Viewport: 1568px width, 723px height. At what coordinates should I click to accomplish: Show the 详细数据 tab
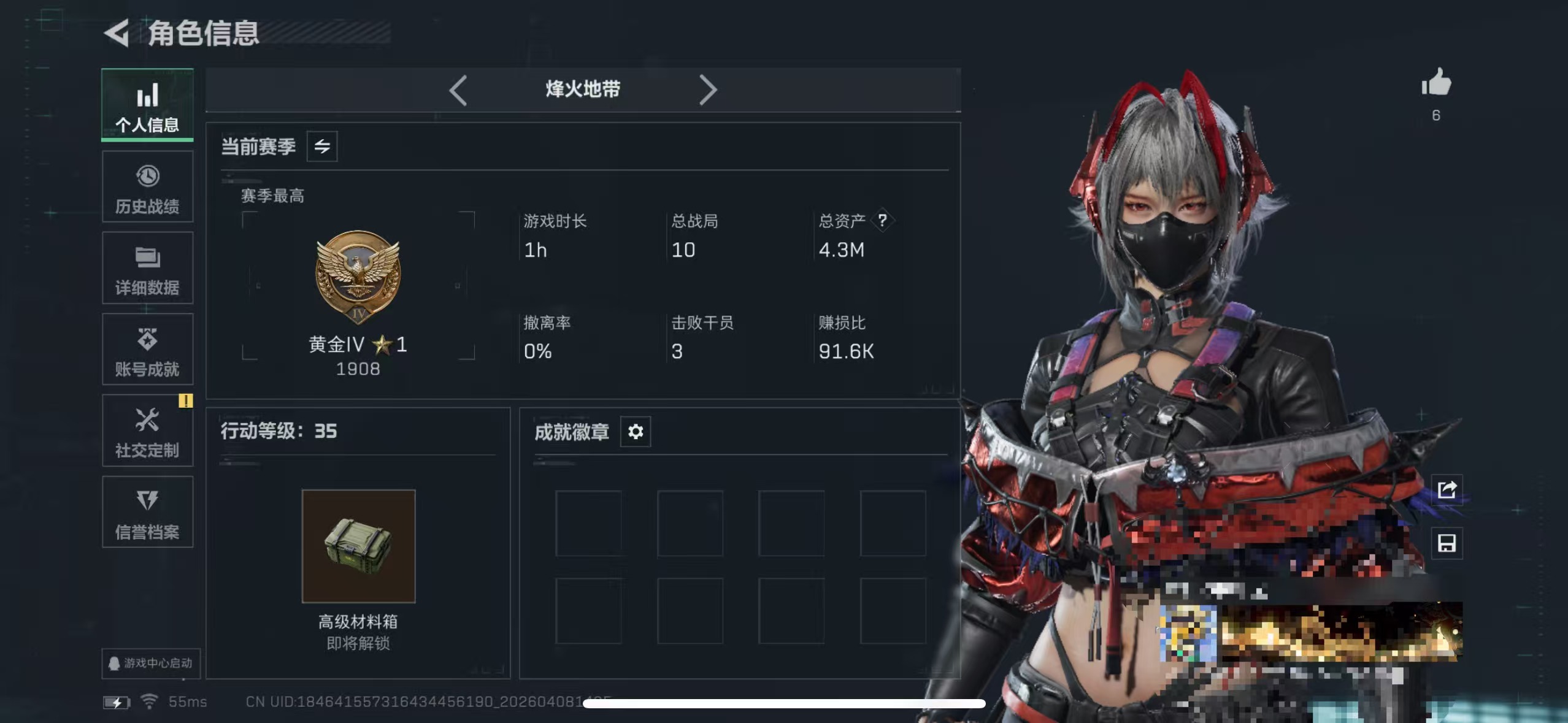point(147,268)
